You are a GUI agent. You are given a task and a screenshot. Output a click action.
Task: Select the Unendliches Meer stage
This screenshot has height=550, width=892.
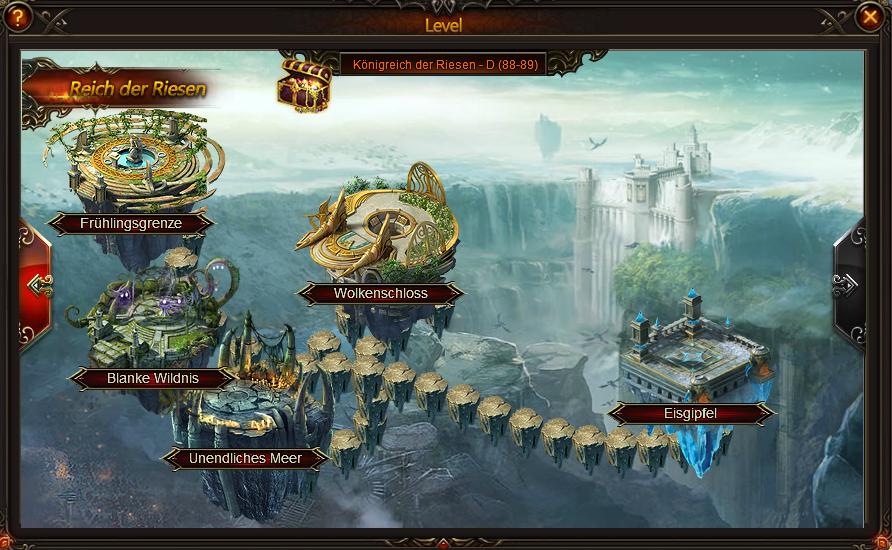click(x=245, y=458)
